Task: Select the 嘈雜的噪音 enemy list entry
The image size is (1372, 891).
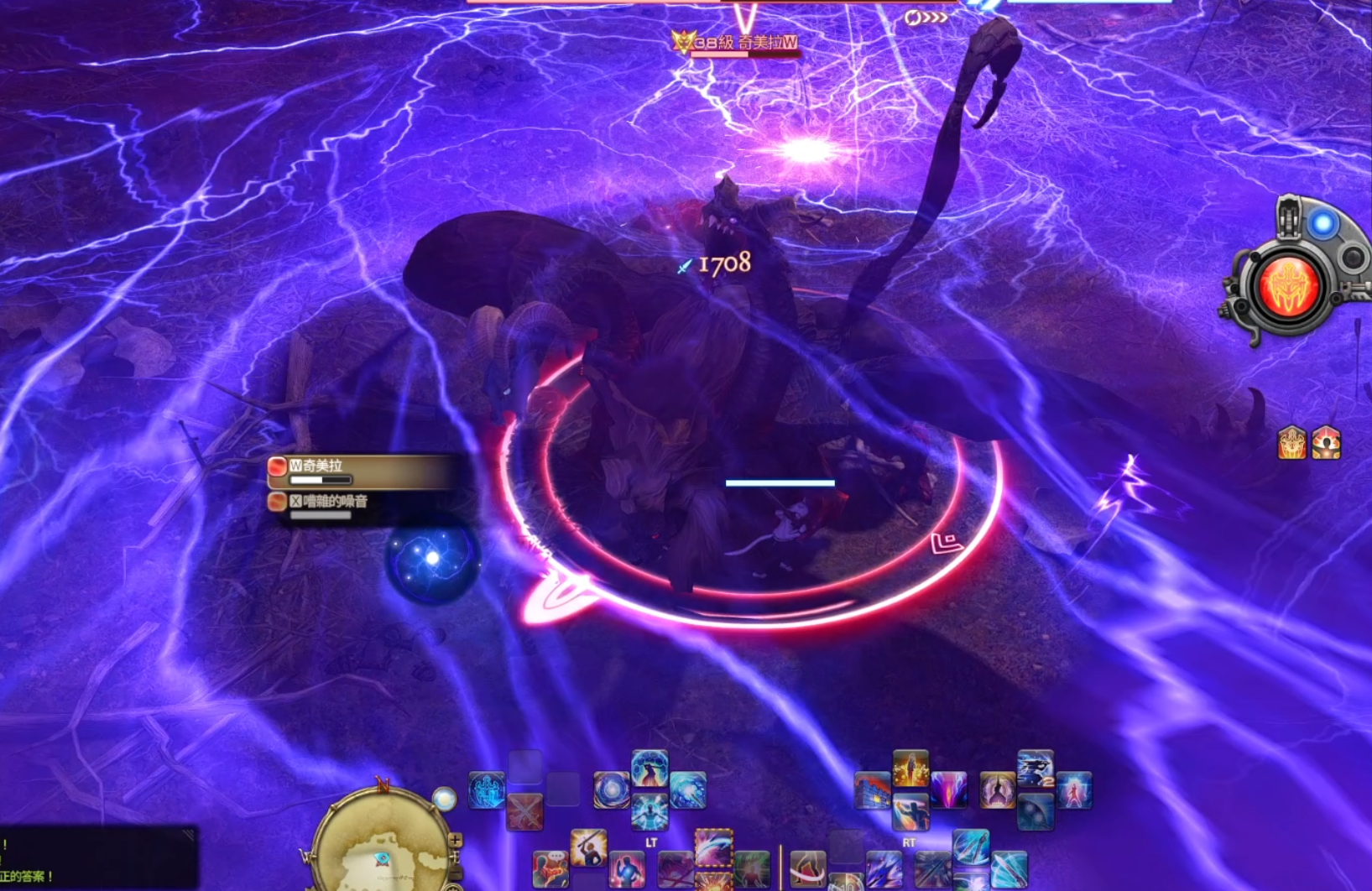Action: point(363,504)
